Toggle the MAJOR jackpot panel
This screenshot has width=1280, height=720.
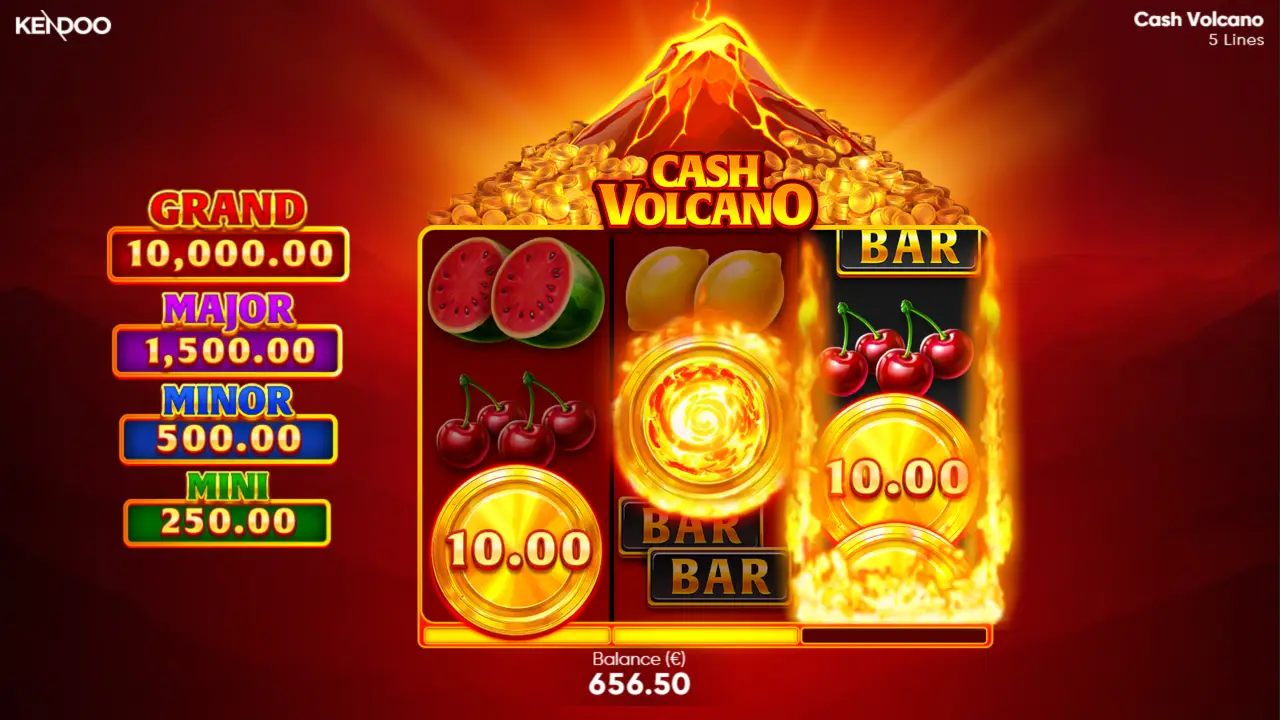(226, 330)
